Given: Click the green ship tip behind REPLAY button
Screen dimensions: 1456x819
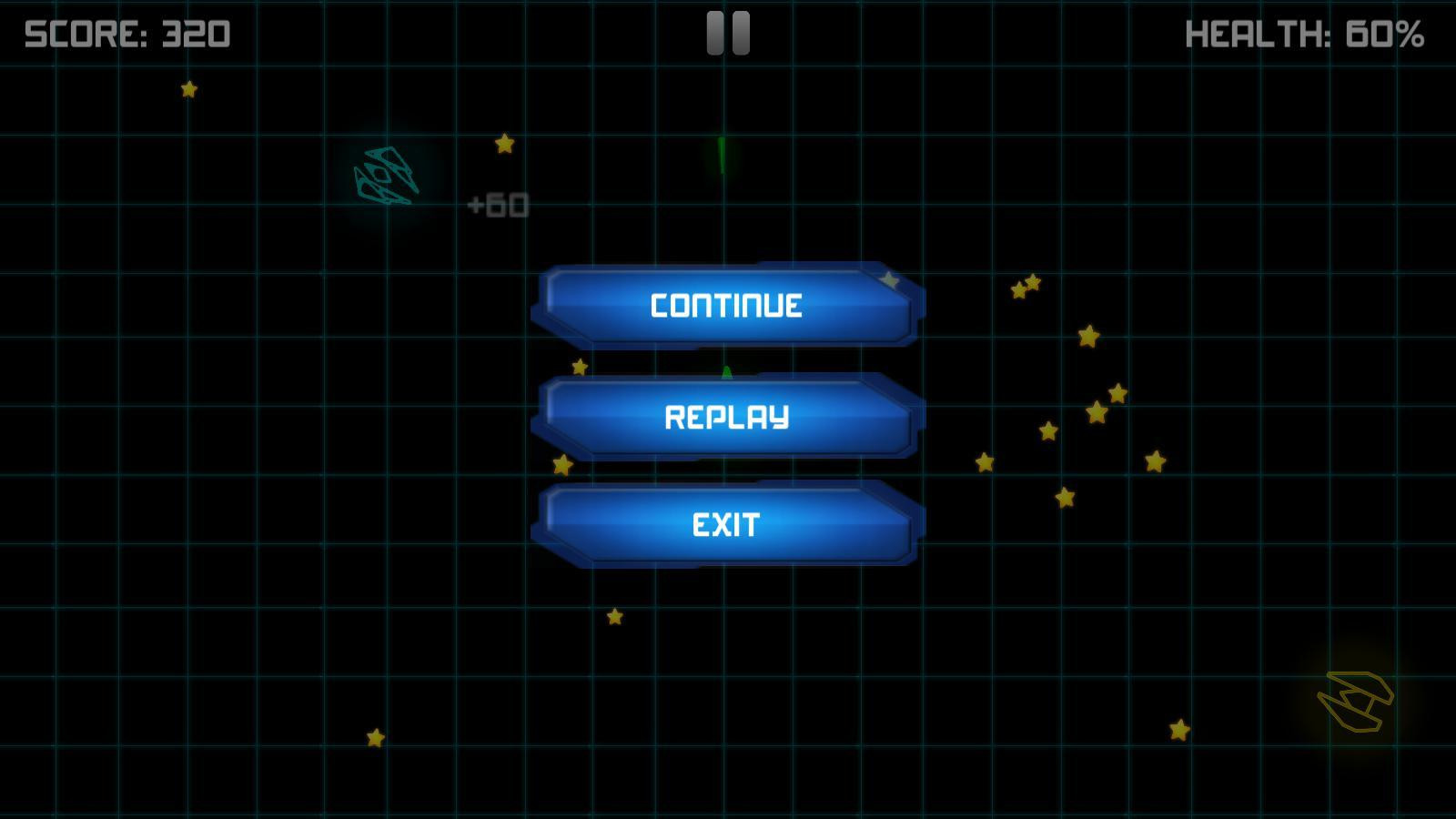Looking at the screenshot, I should [x=725, y=369].
